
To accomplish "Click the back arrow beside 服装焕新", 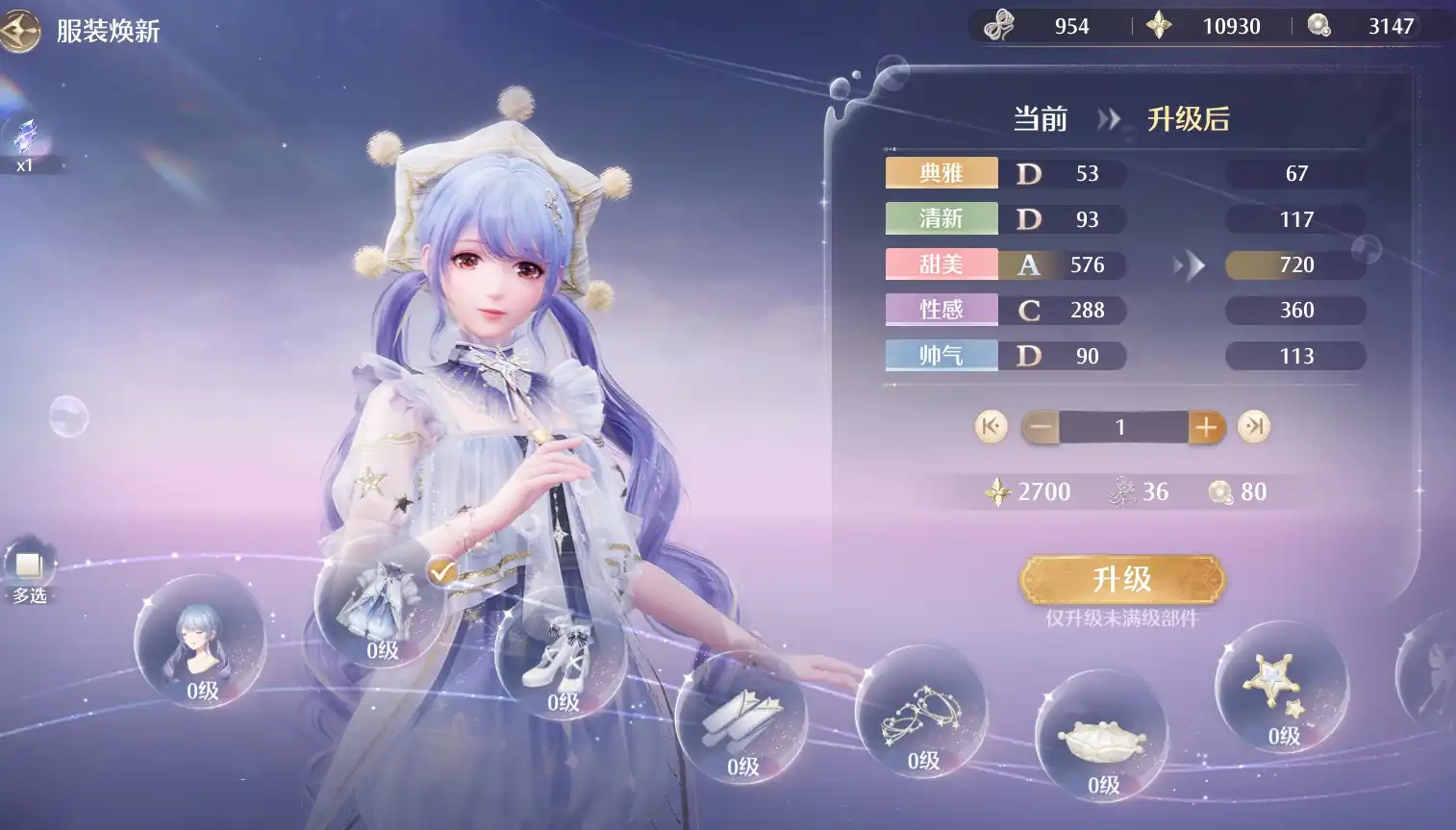I will [x=21, y=32].
